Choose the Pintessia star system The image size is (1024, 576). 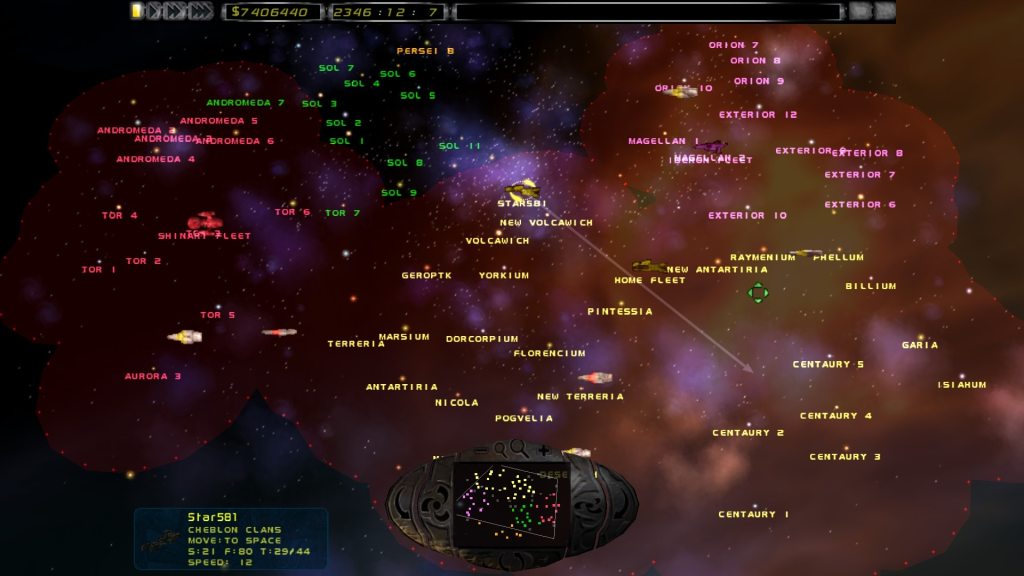point(620,311)
